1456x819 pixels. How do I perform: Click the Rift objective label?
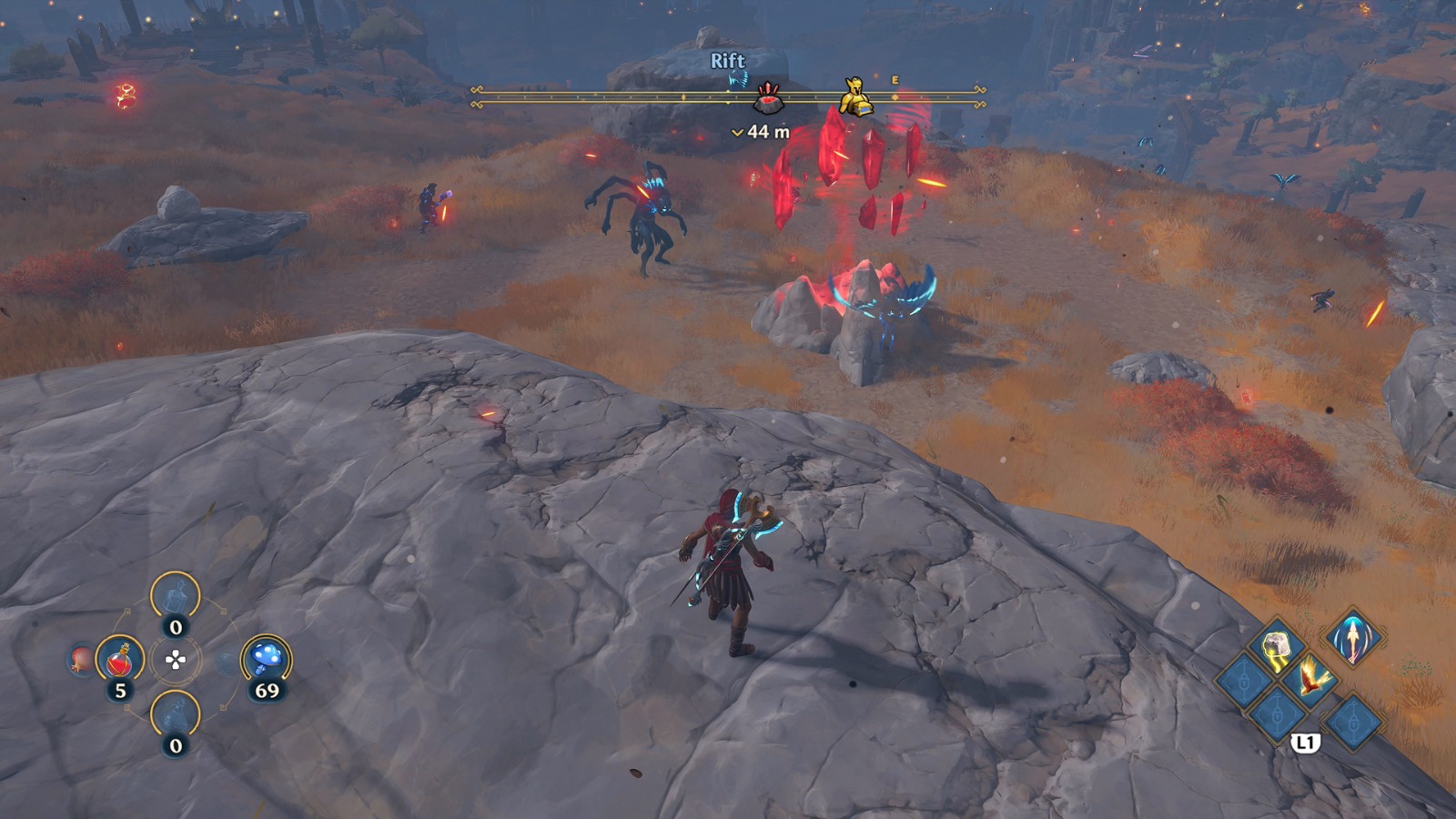pyautogui.click(x=727, y=58)
